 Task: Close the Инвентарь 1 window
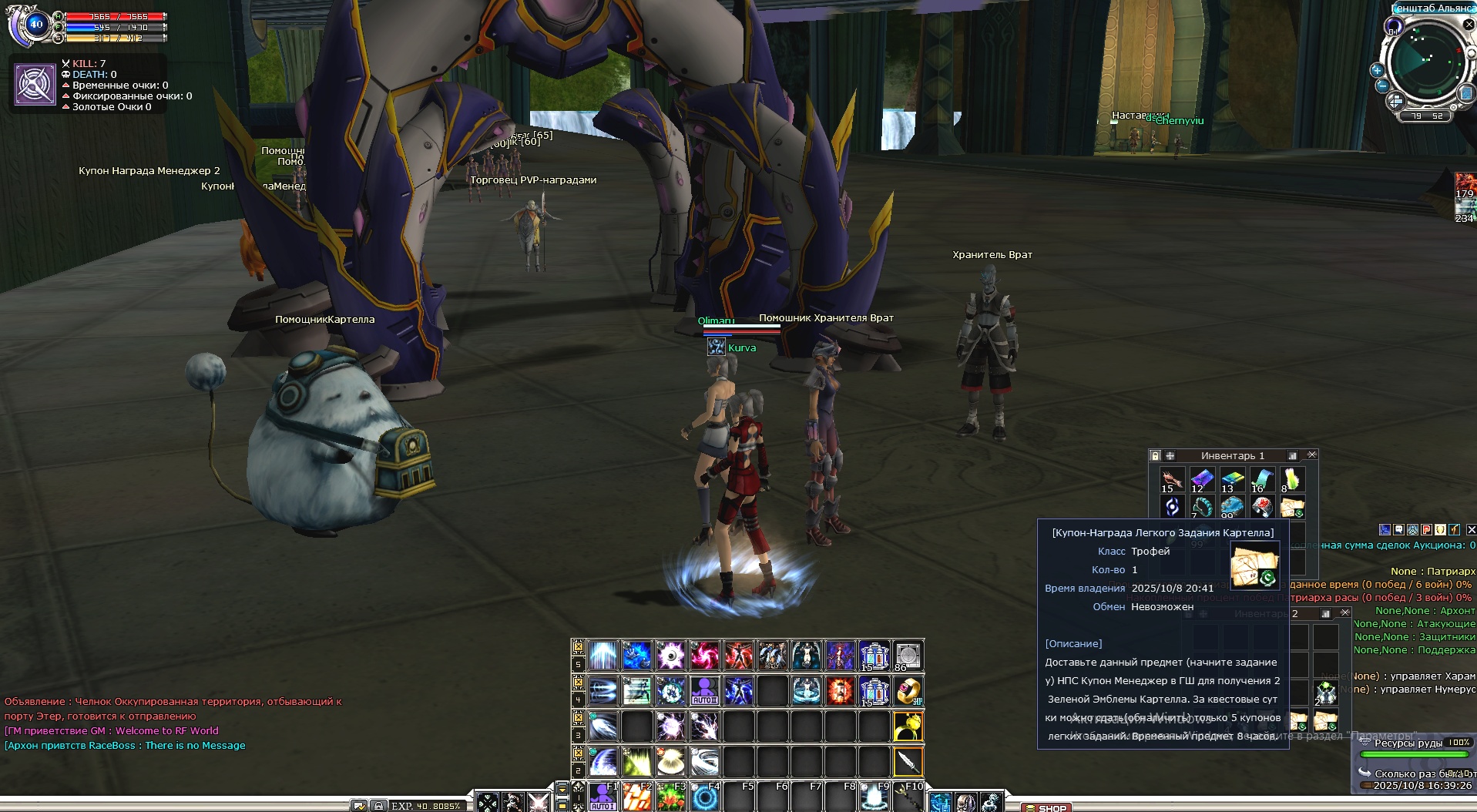pyautogui.click(x=1312, y=455)
